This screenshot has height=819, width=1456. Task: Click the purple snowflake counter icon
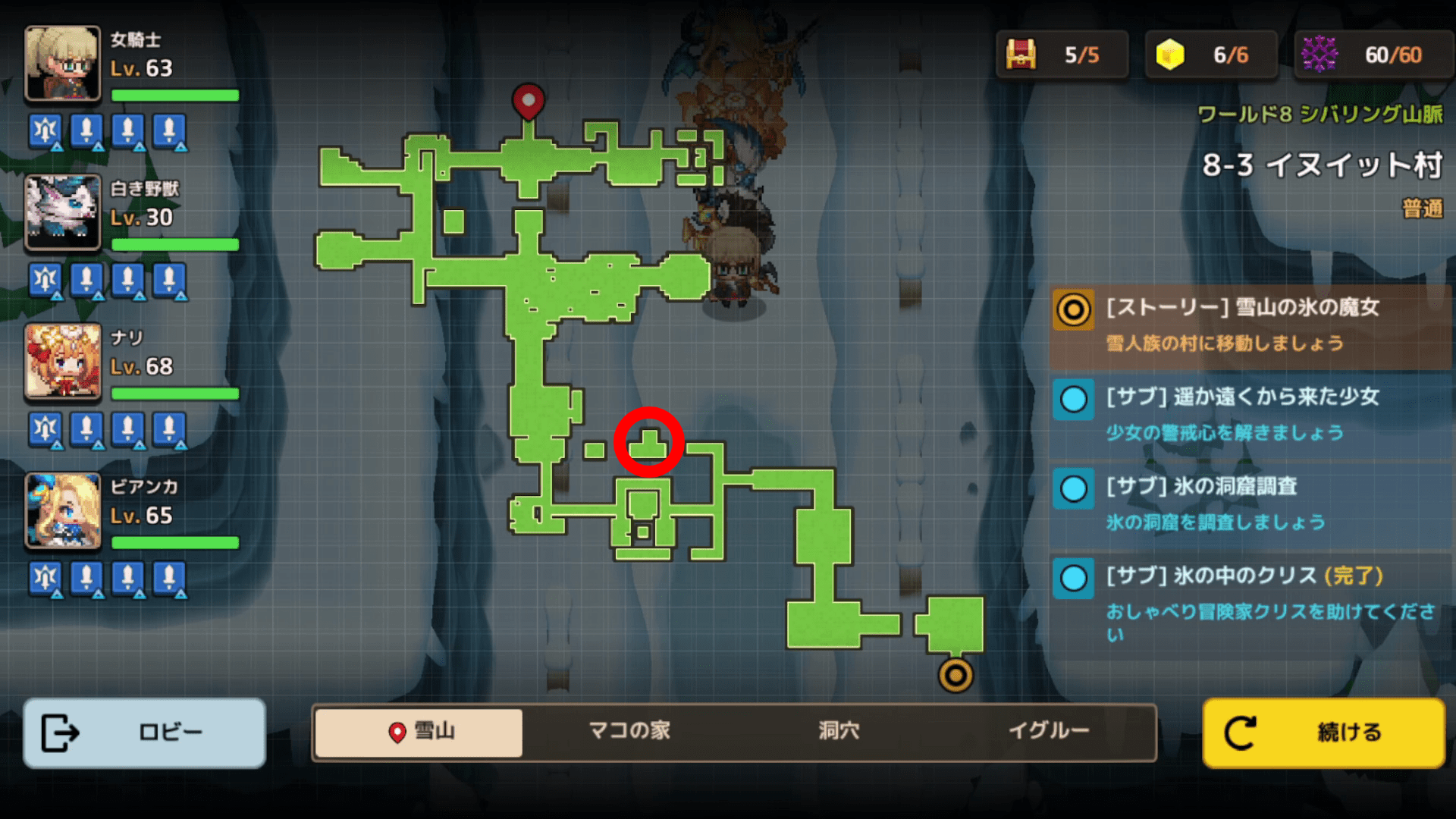point(1319,55)
